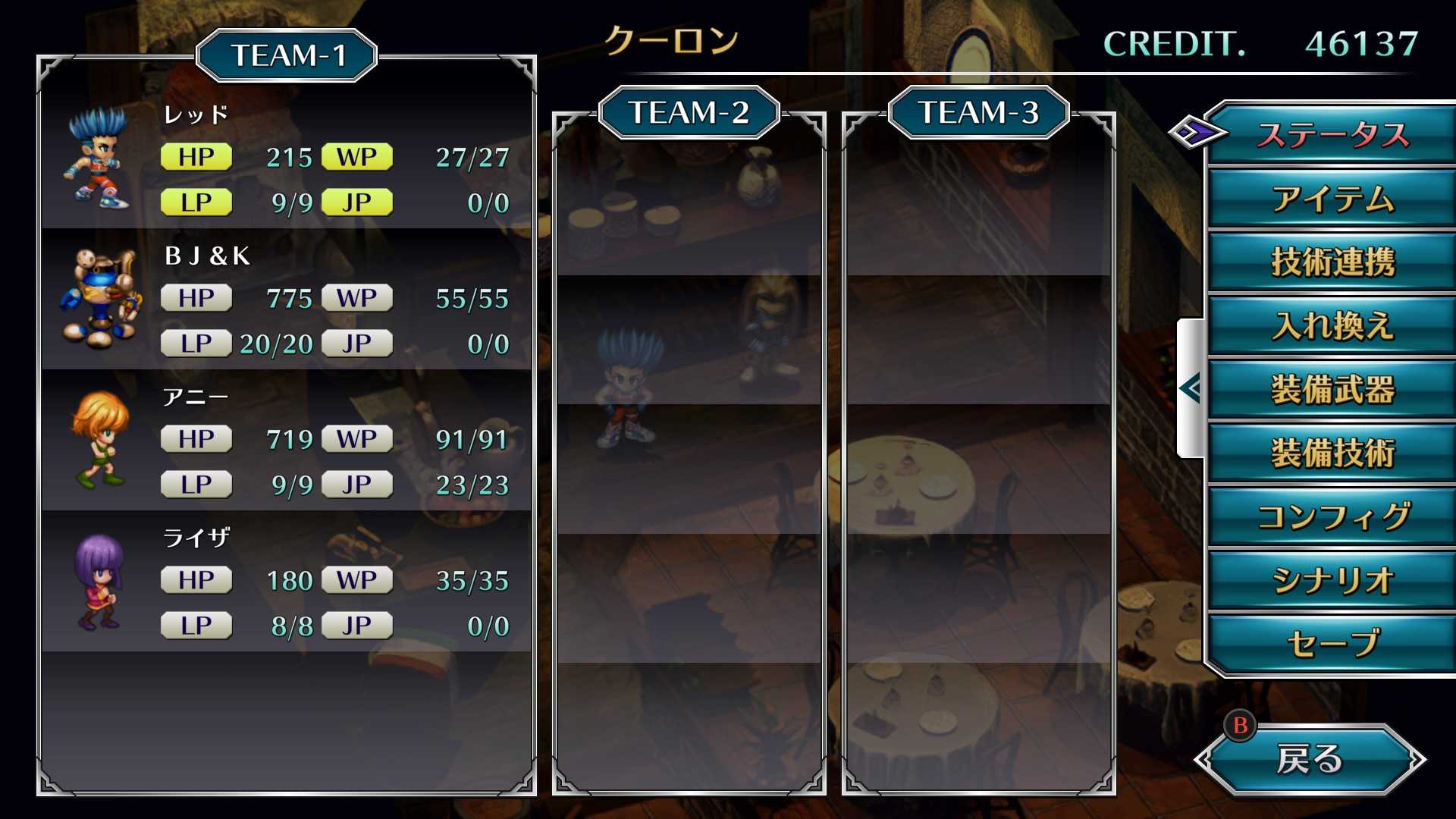Click the 戻る back button
Viewport: 1456px width, 819px height.
[x=1309, y=759]
